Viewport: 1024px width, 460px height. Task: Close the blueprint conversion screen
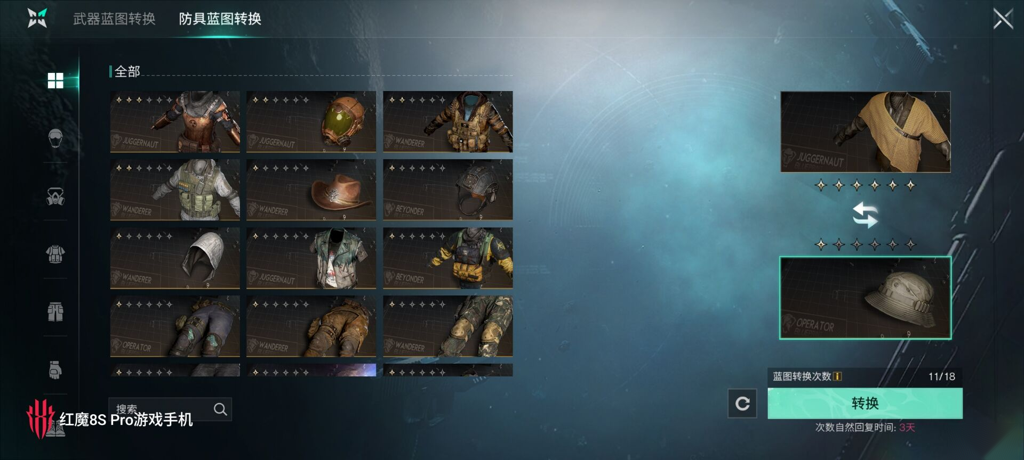point(1002,19)
